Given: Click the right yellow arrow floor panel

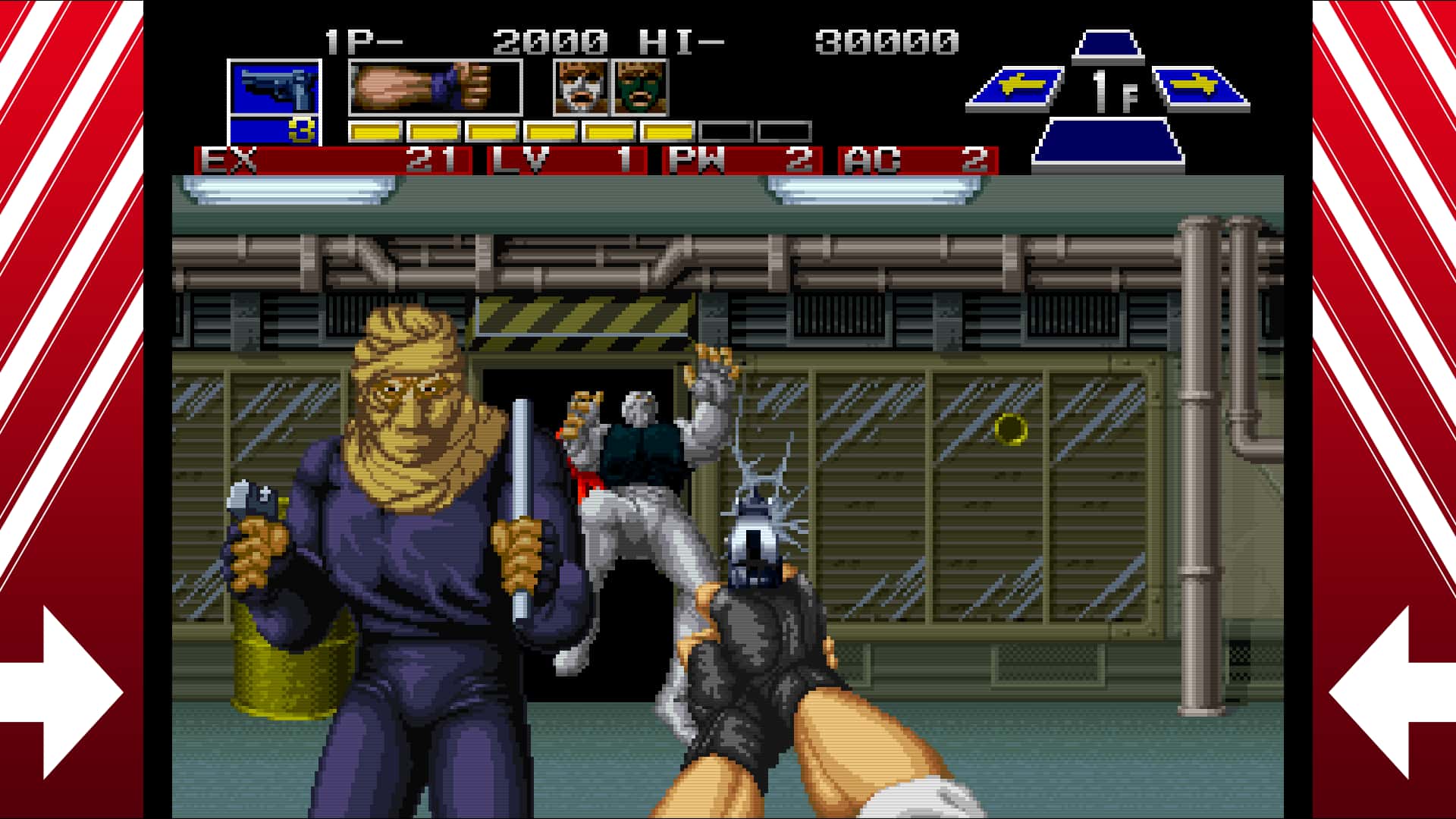Looking at the screenshot, I should [1202, 87].
